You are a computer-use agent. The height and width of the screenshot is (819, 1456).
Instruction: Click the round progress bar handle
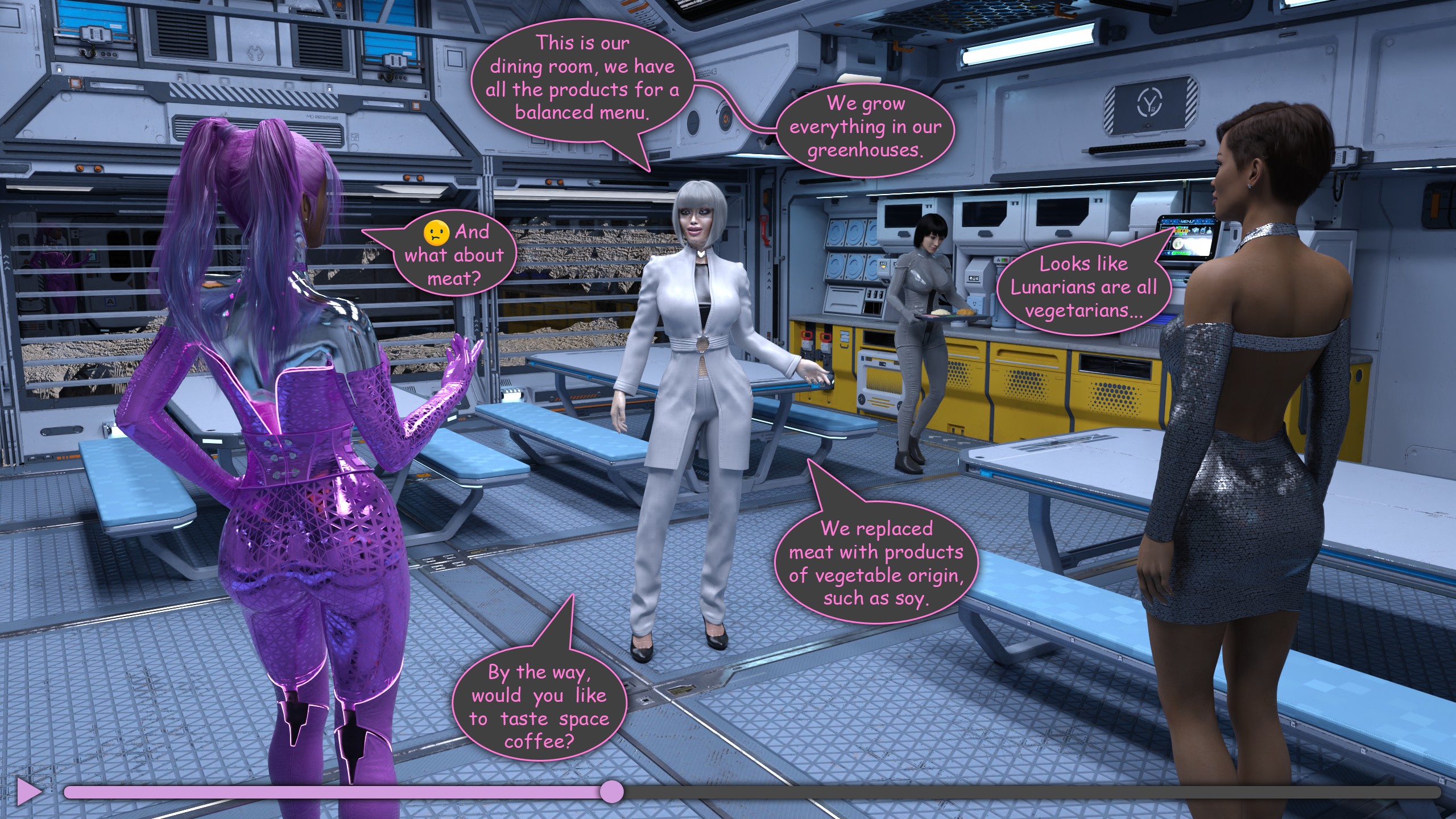612,792
